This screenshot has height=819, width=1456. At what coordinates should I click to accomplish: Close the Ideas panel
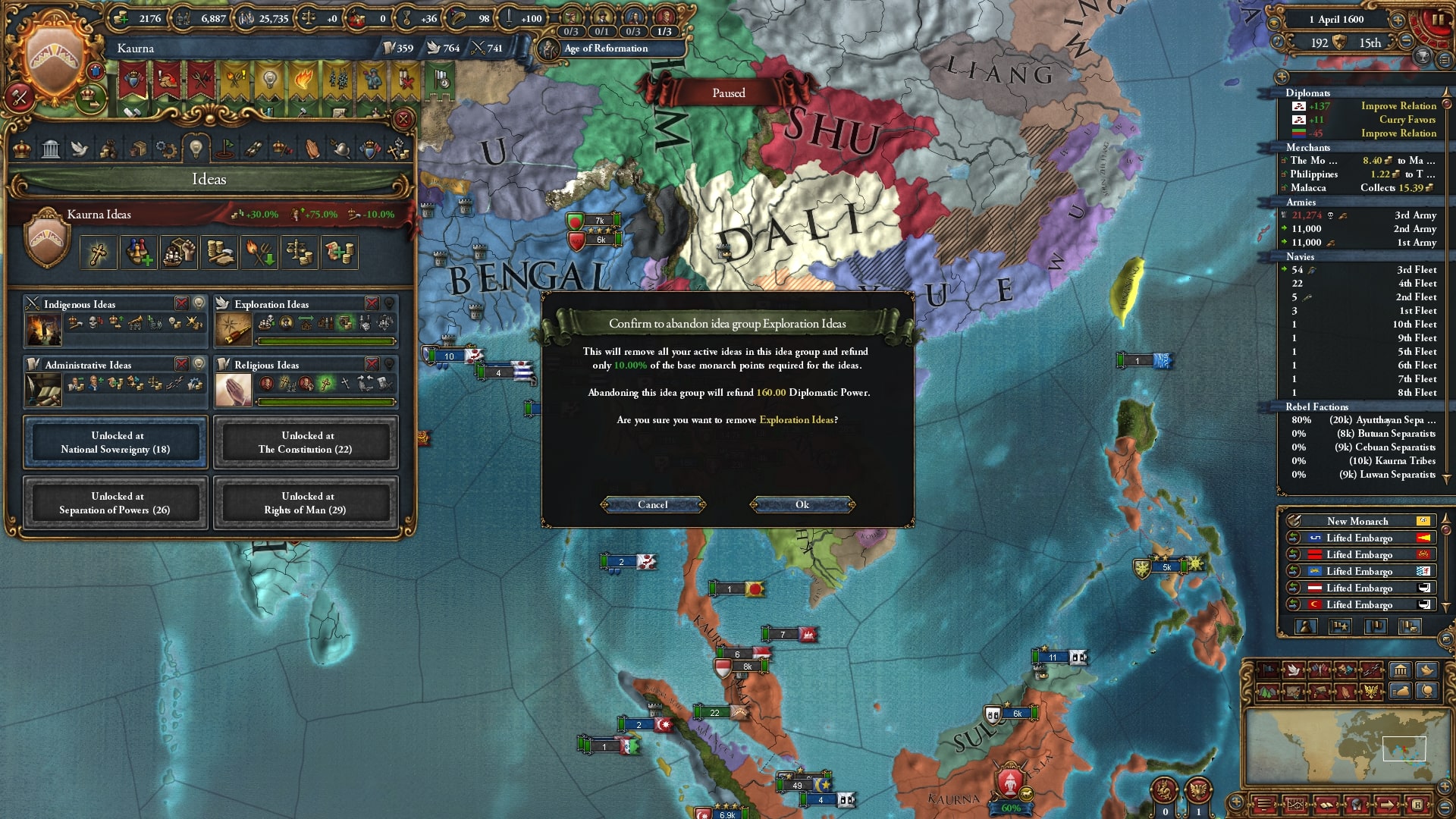403,119
